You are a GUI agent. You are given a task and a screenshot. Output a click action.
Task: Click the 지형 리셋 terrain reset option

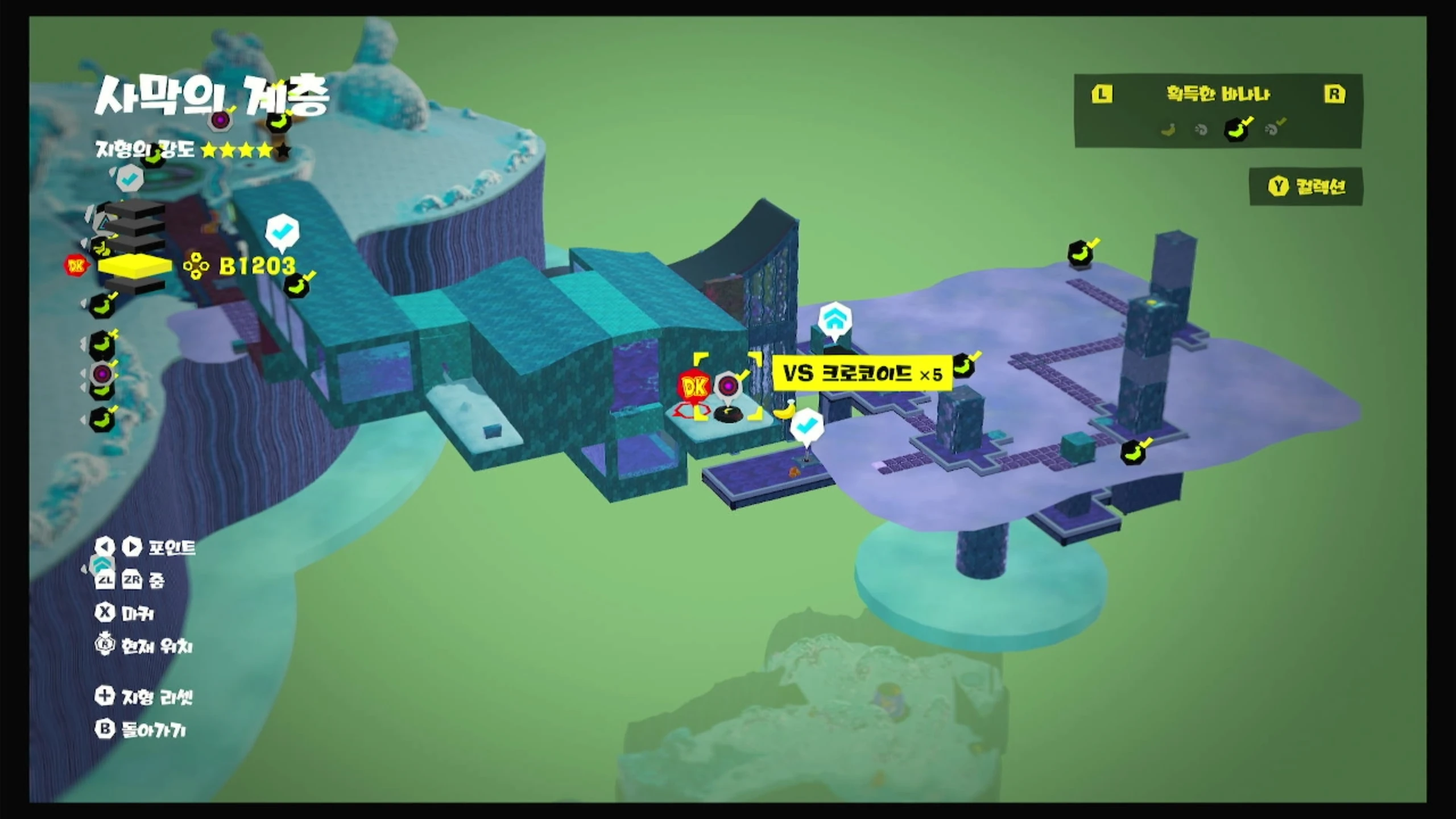pyautogui.click(x=144, y=696)
